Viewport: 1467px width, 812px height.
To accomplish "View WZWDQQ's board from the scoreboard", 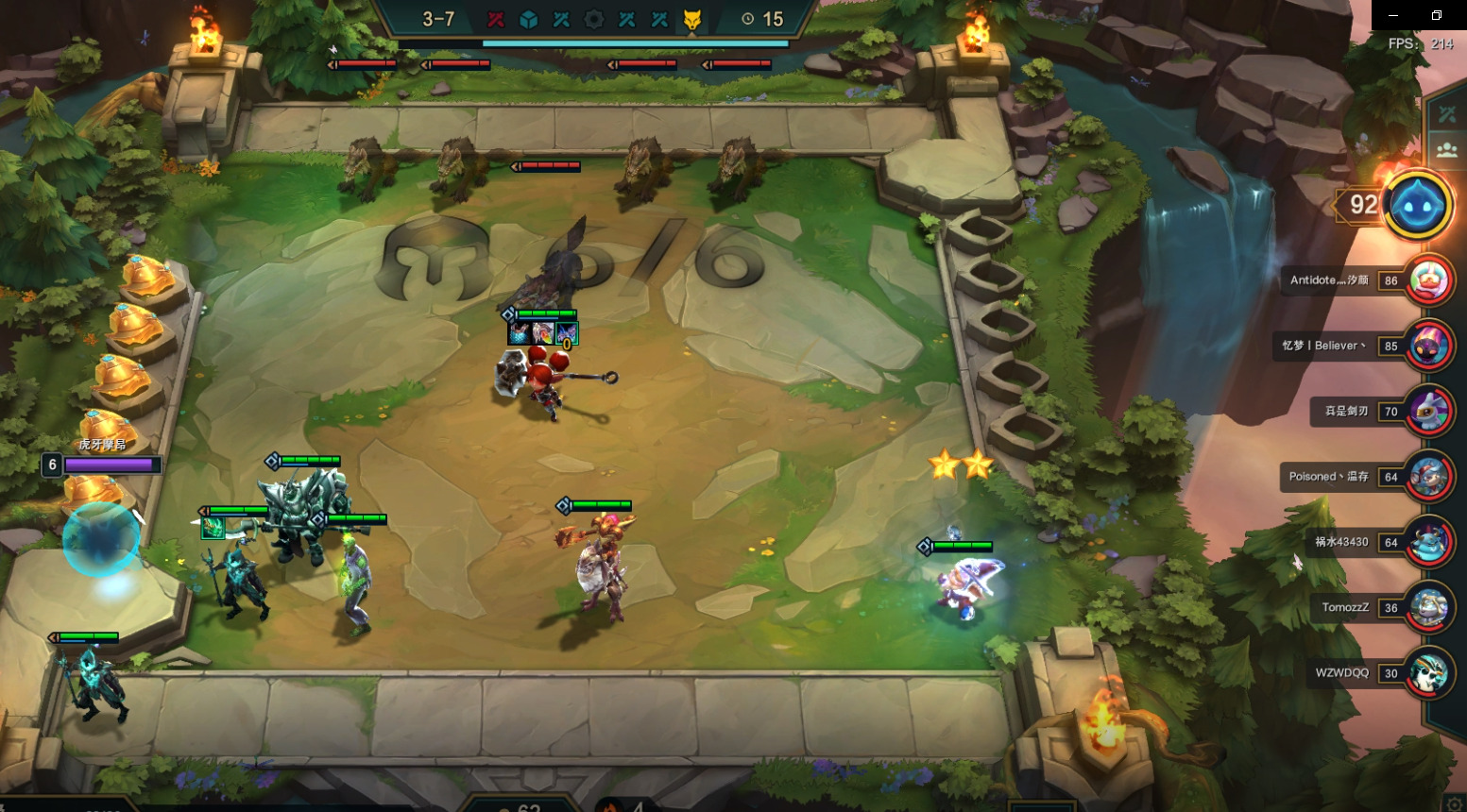I will click(1428, 673).
